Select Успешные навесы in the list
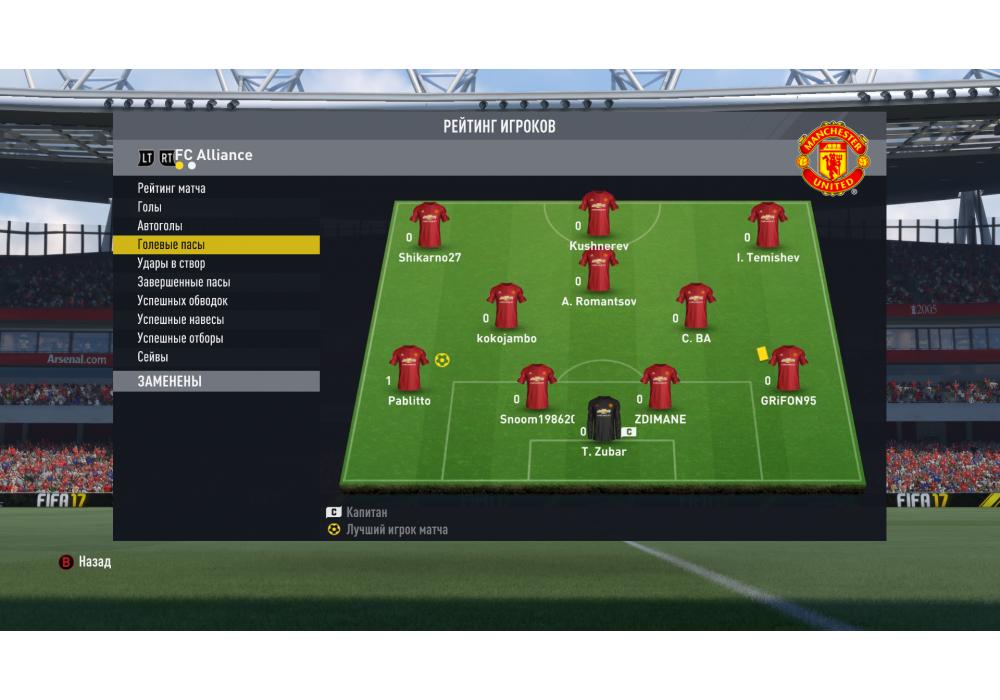 [181, 320]
